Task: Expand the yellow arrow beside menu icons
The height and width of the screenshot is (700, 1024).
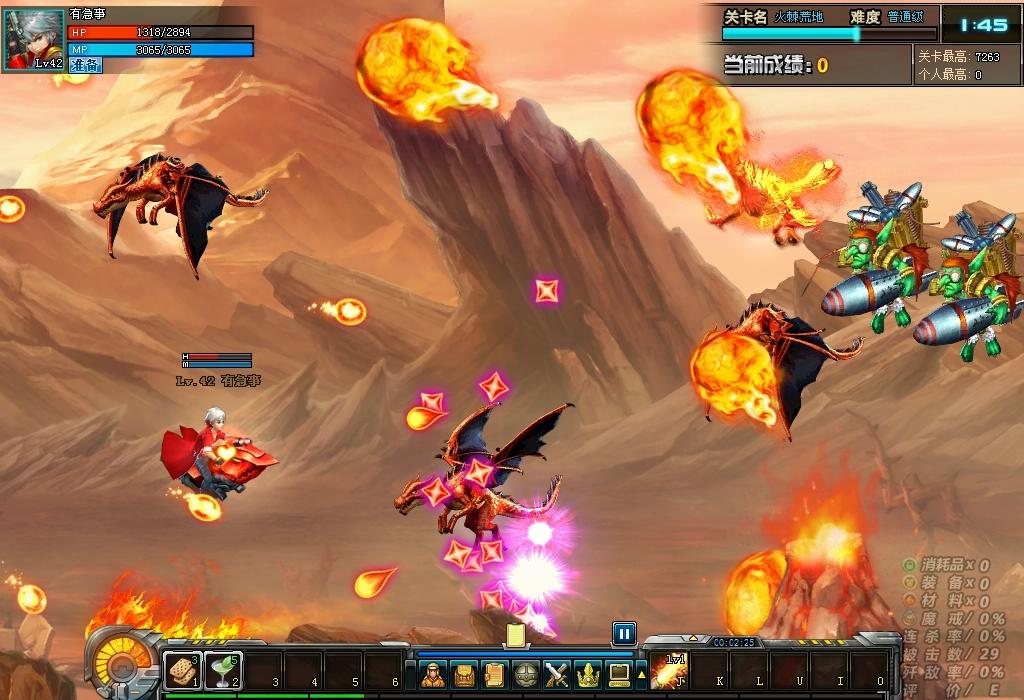Action: [x=641, y=675]
